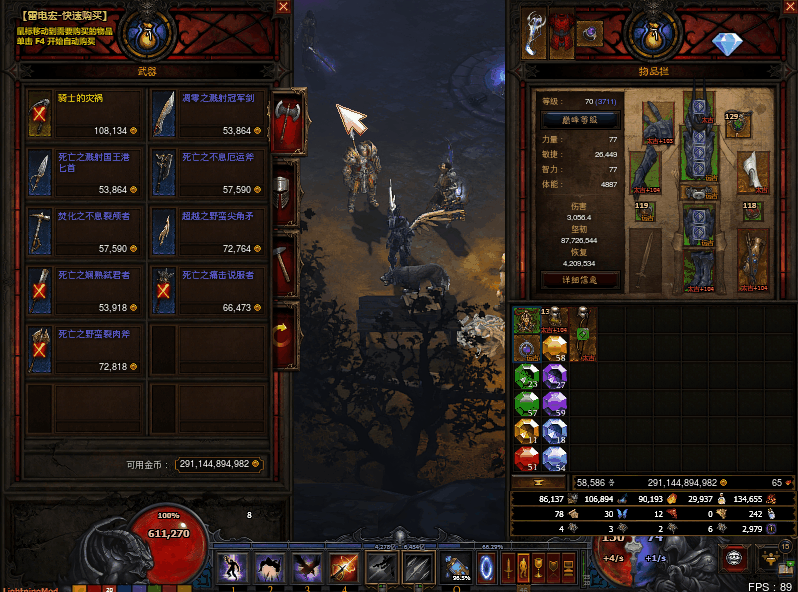Select the green emerald stack of 23
Viewport: 798px width, 592px height.
pos(526,376)
